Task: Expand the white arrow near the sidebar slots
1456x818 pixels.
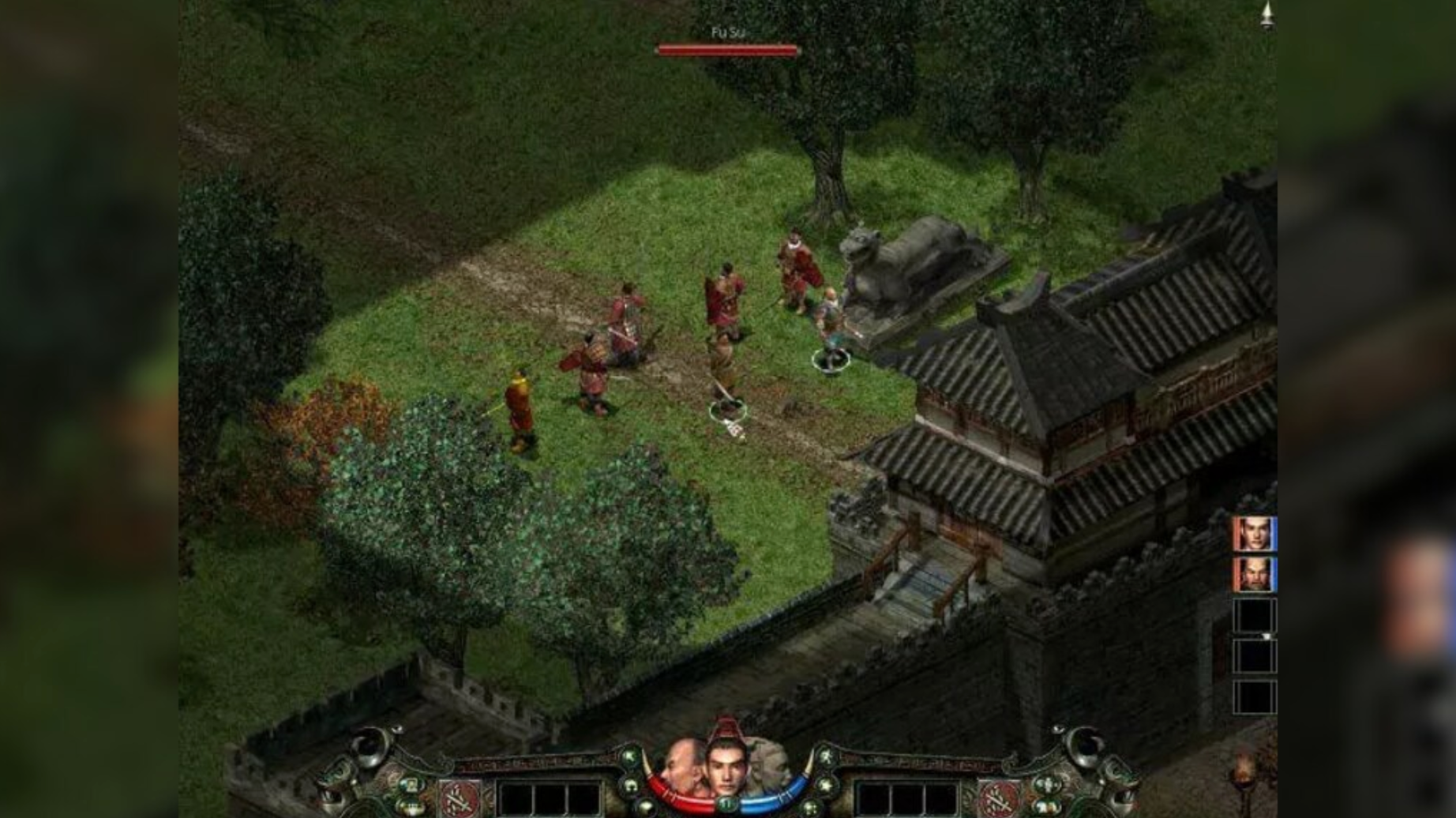Action: [x=1267, y=636]
